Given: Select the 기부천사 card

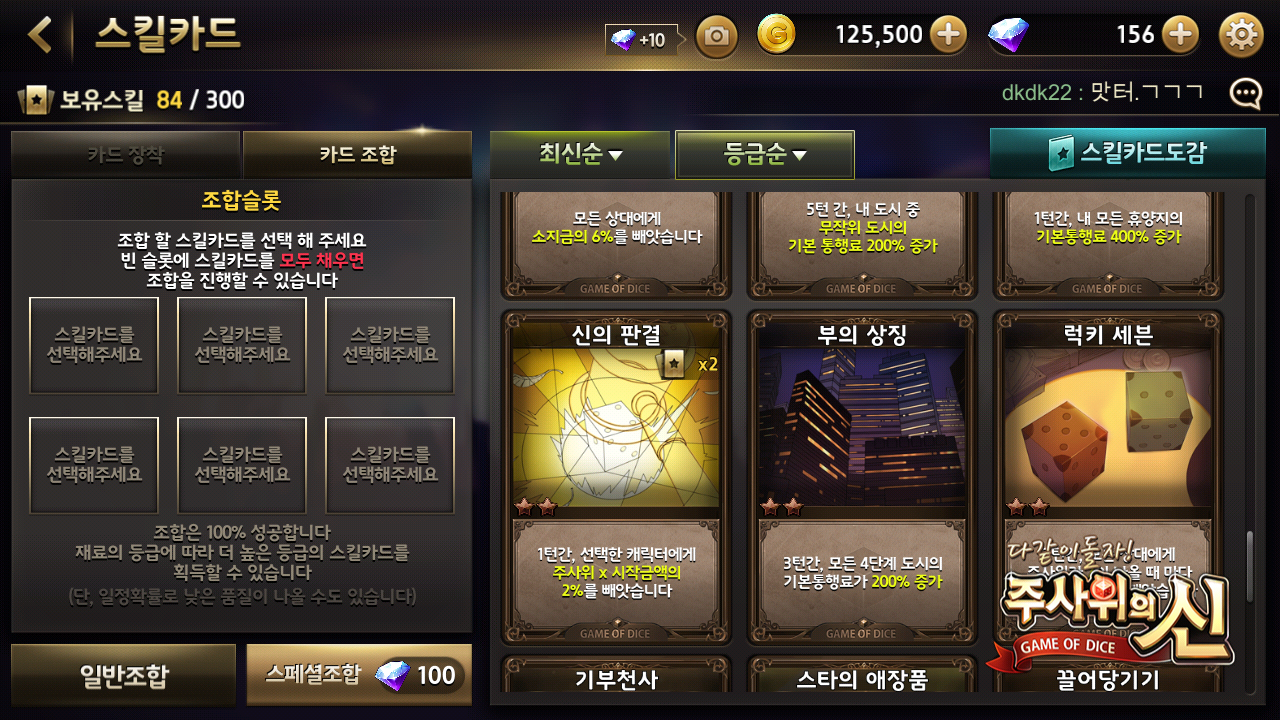Looking at the screenshot, I should point(616,677).
